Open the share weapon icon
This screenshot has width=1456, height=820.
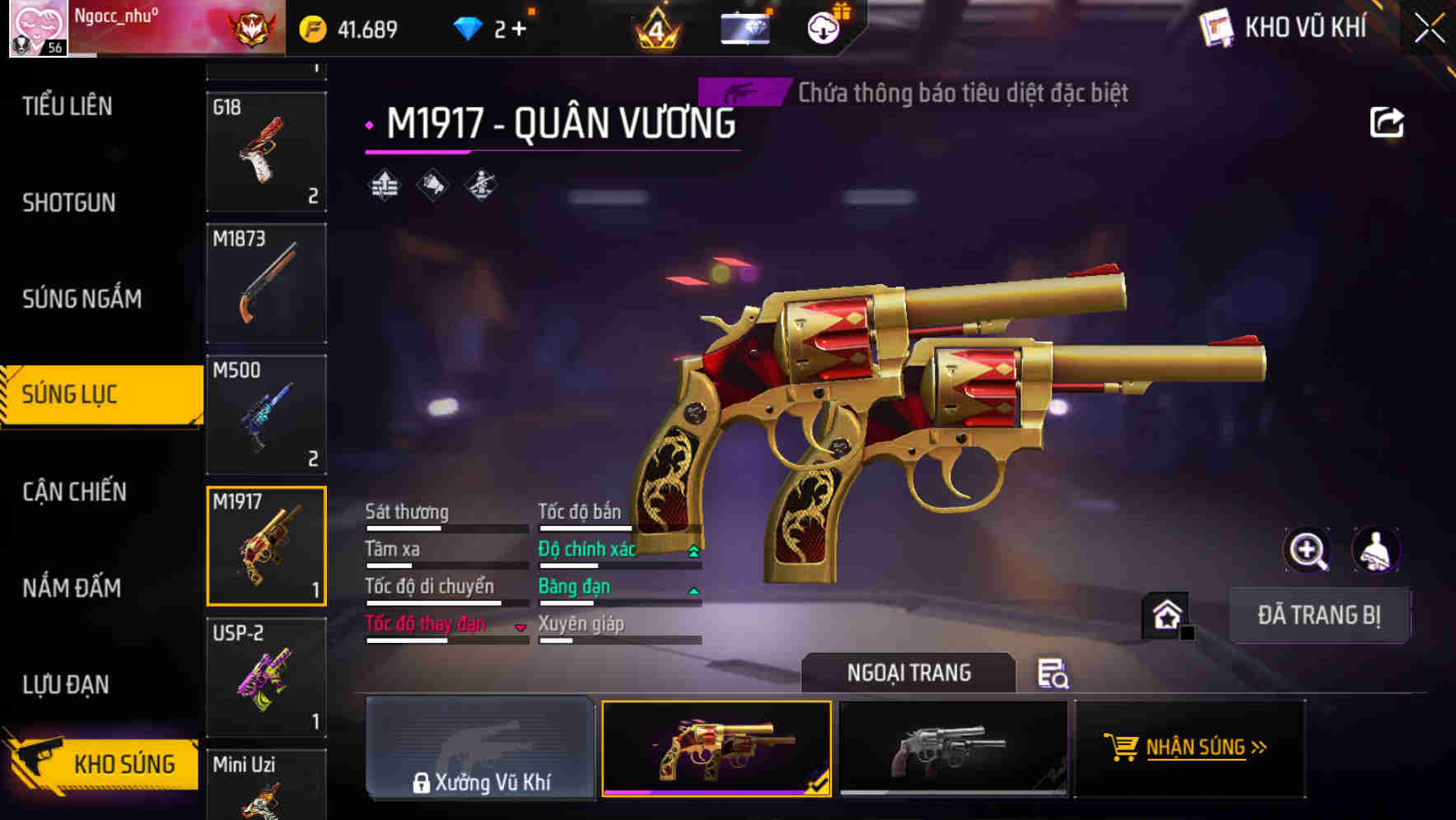1388,121
